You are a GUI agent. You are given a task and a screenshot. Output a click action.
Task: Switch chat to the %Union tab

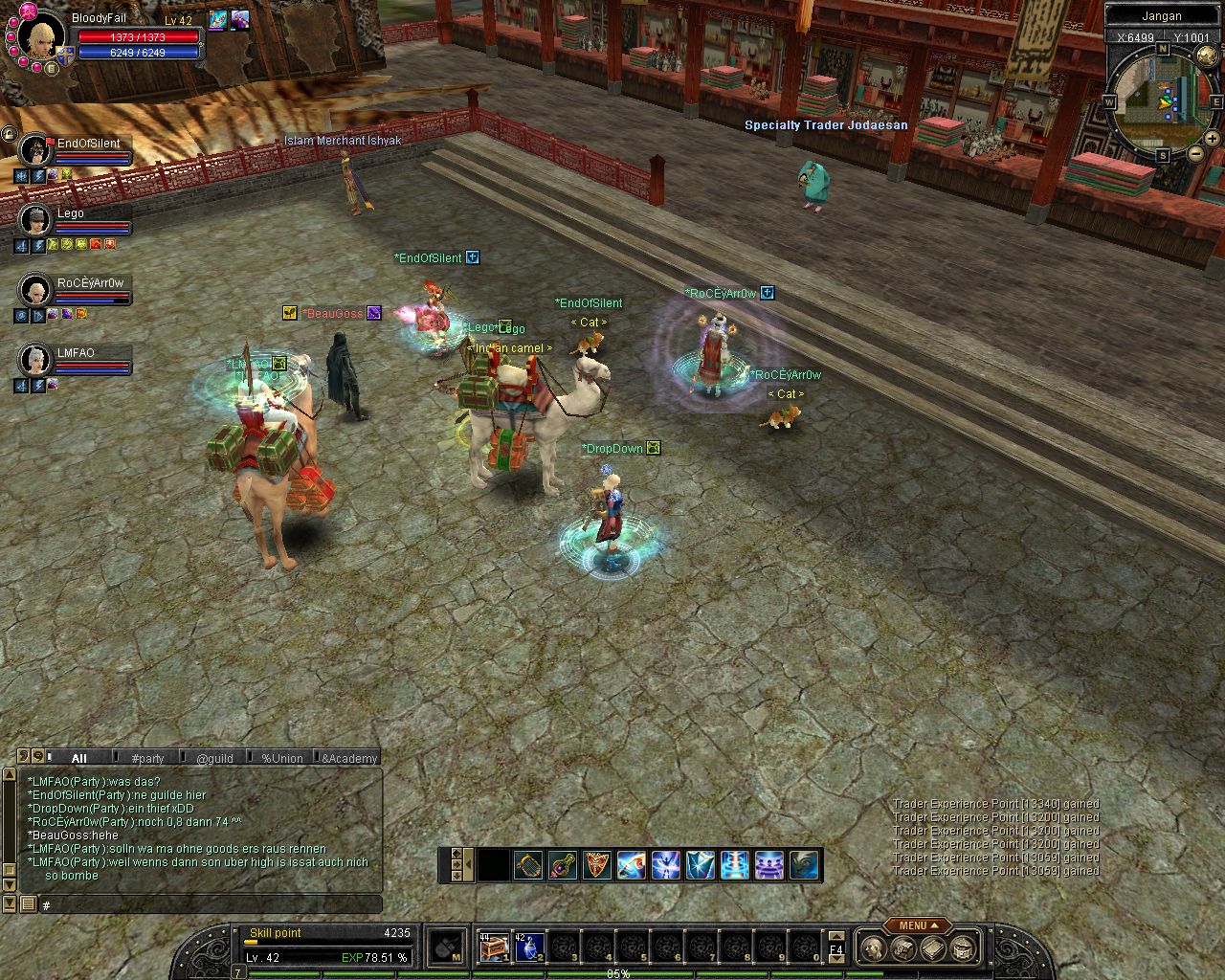click(281, 758)
